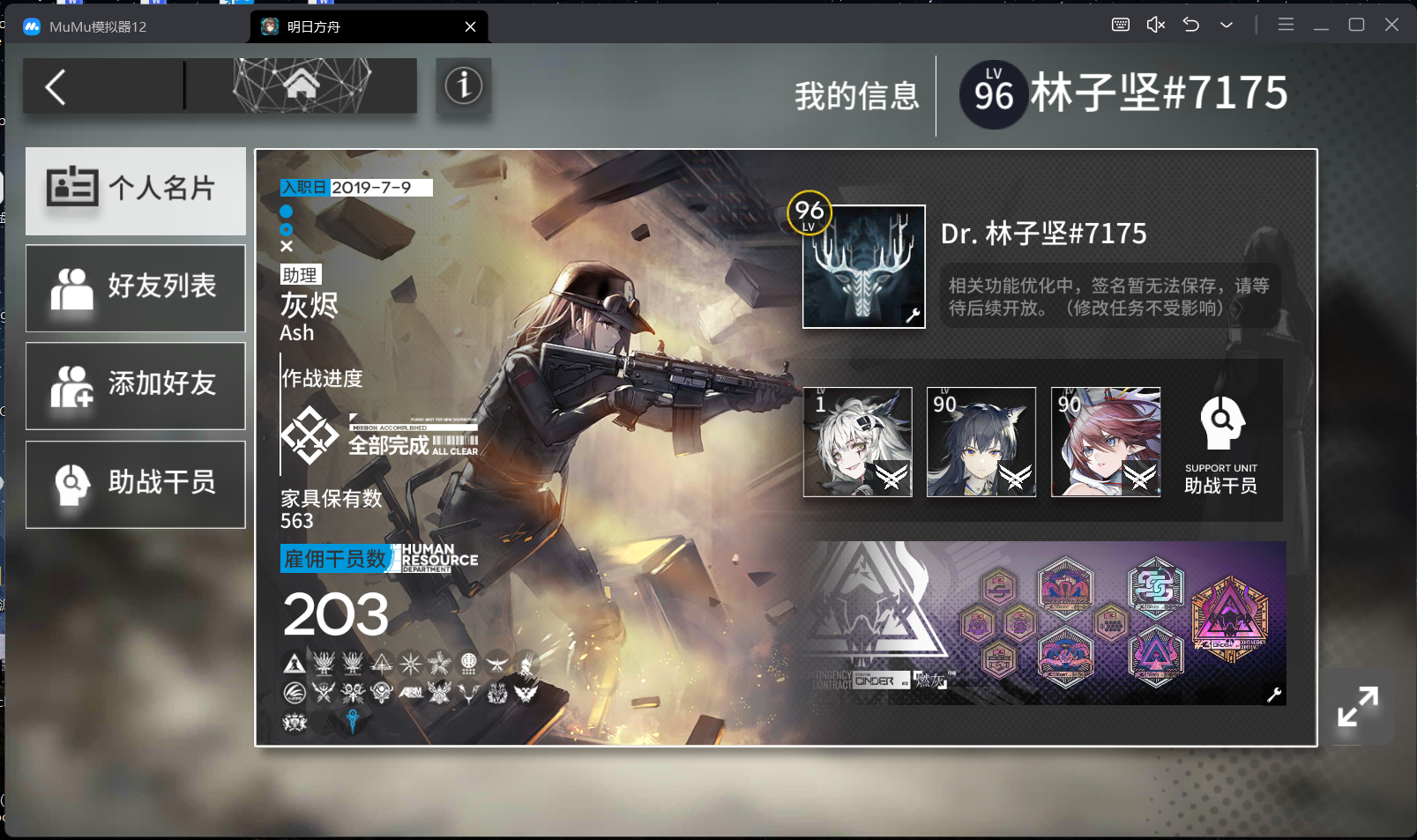Click the wrench on the medal showcase
Image resolution: width=1417 pixels, height=840 pixels.
[1273, 695]
